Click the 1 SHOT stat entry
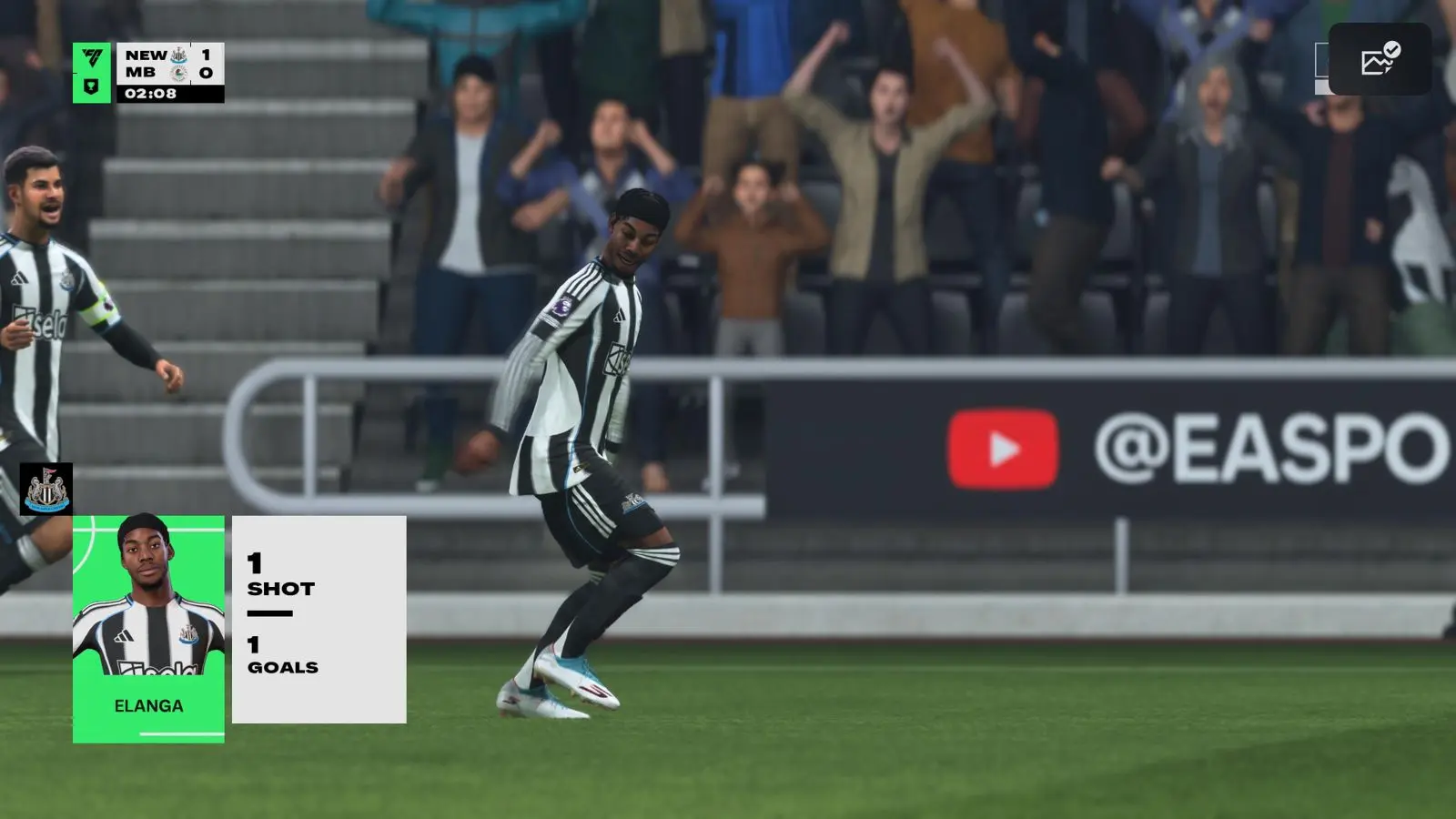 [x=278, y=576]
